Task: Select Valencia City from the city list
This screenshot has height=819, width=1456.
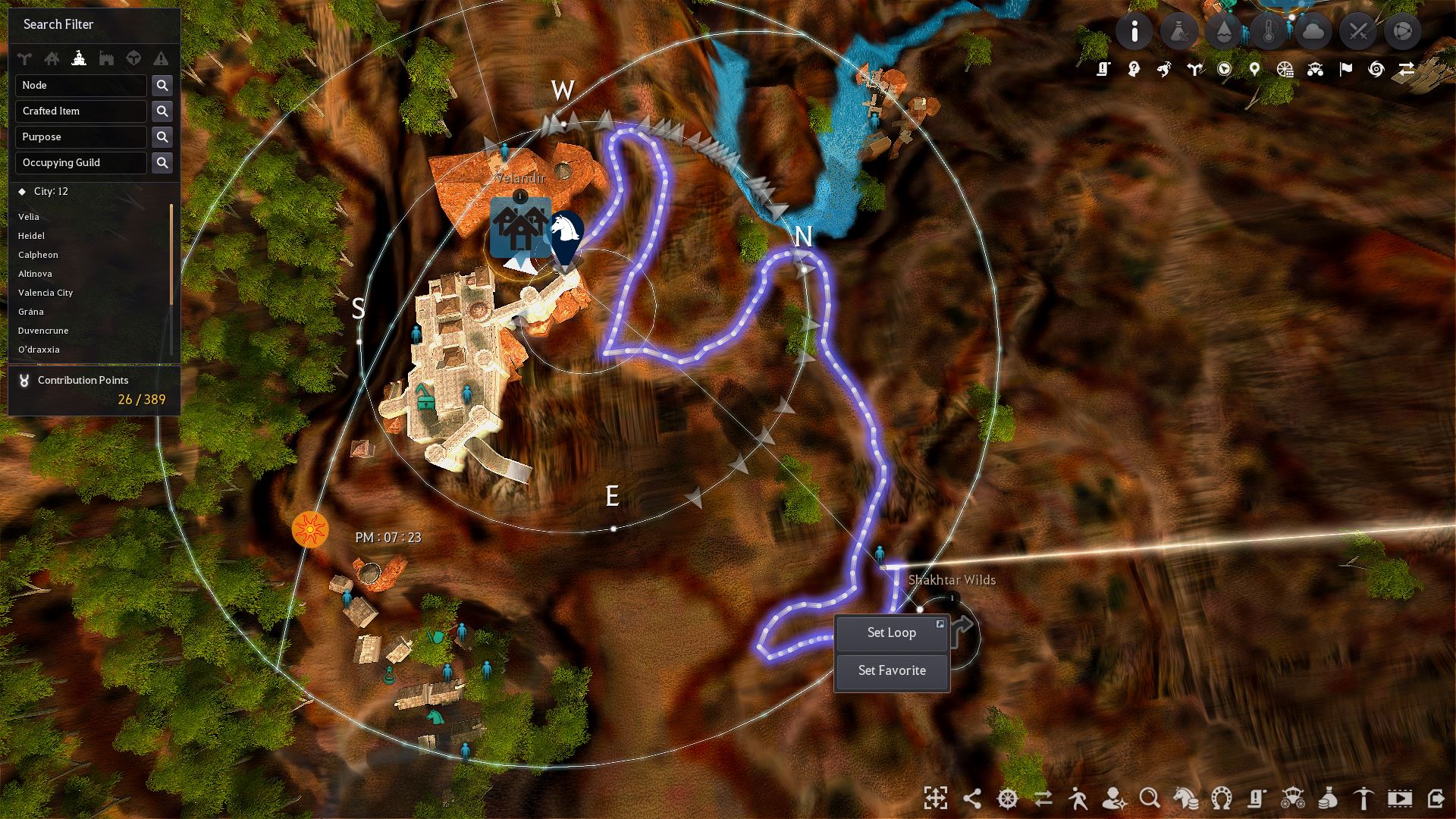Action: point(45,293)
